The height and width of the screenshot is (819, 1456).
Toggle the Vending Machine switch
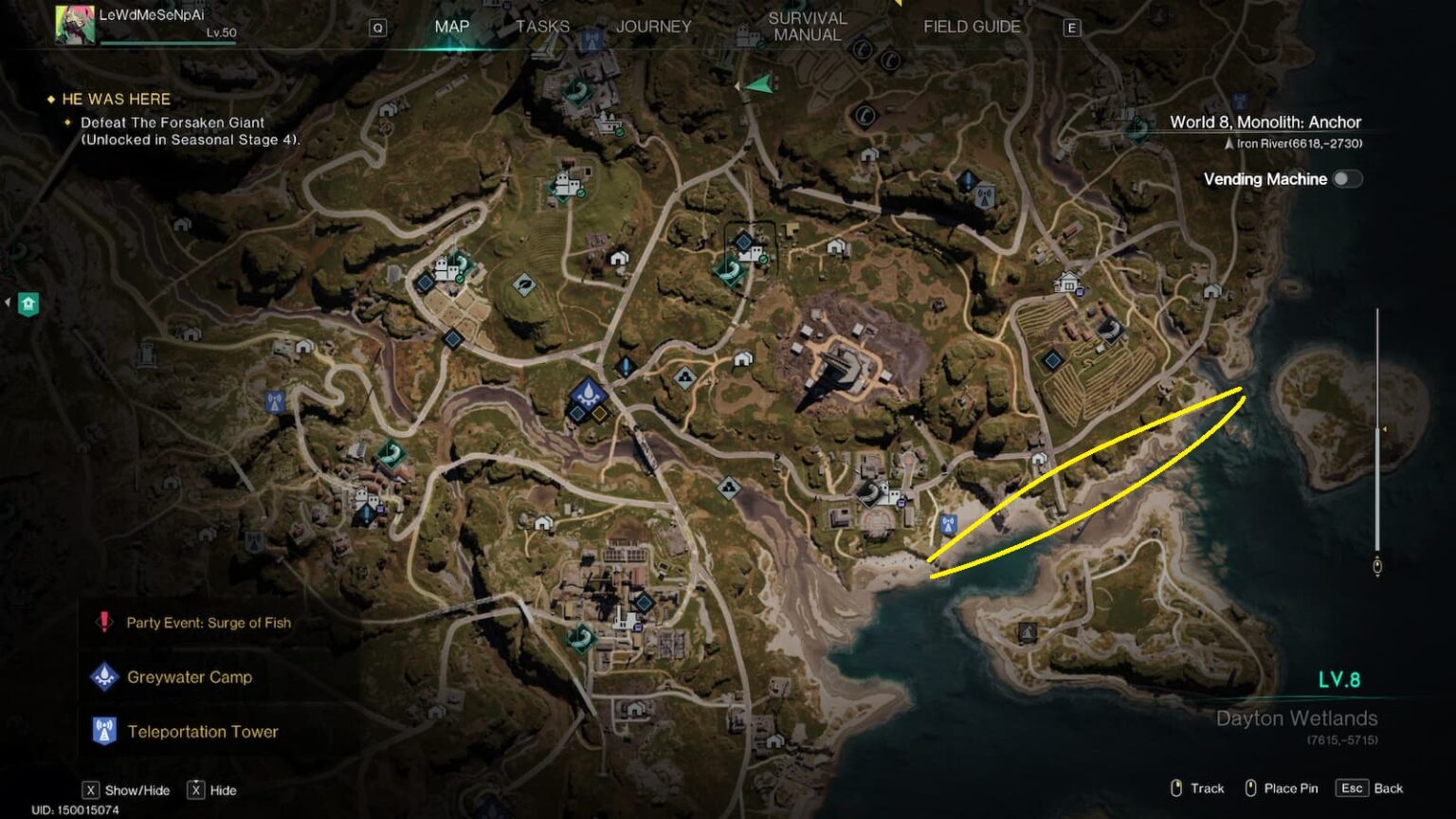pos(1347,179)
